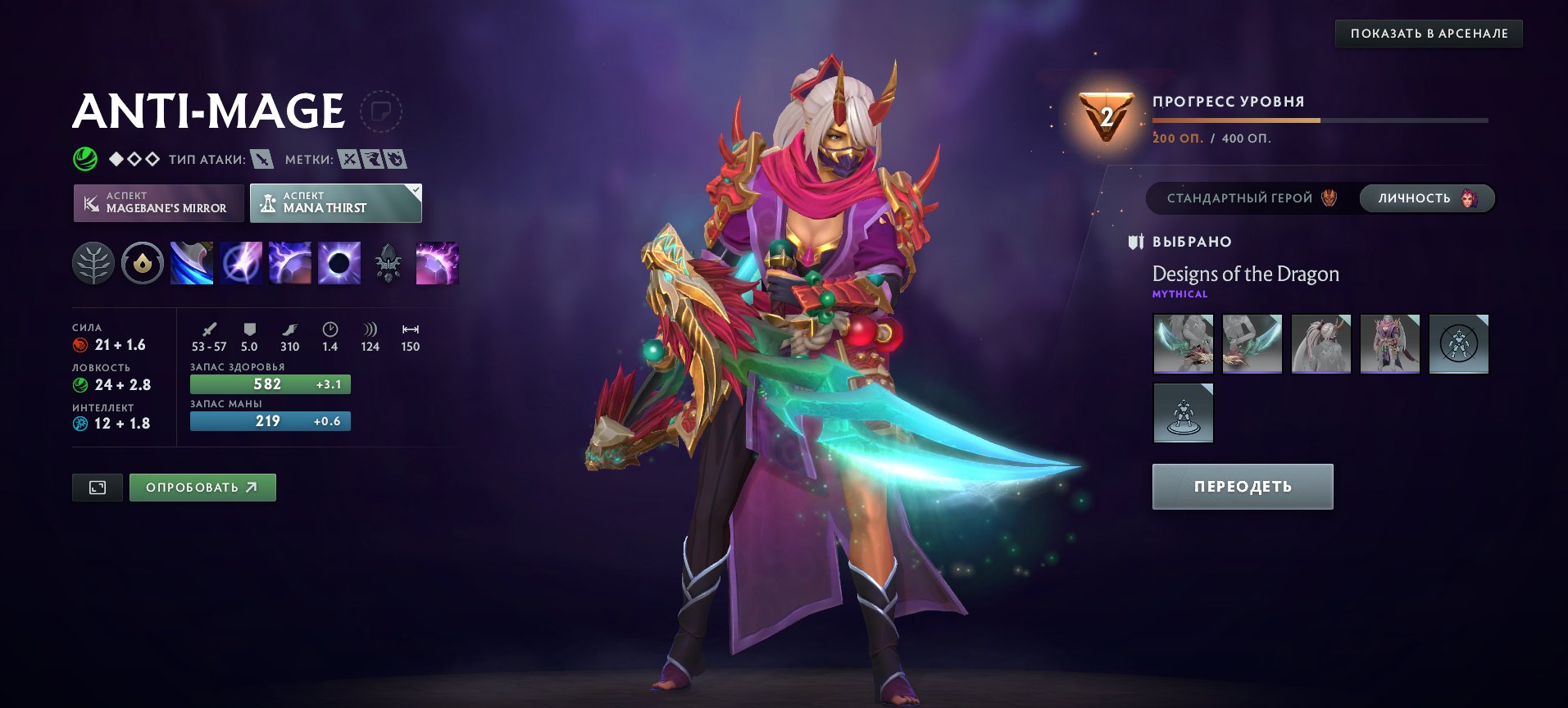Select the Mana Break ability icon
The image size is (1568, 708).
coord(190,265)
